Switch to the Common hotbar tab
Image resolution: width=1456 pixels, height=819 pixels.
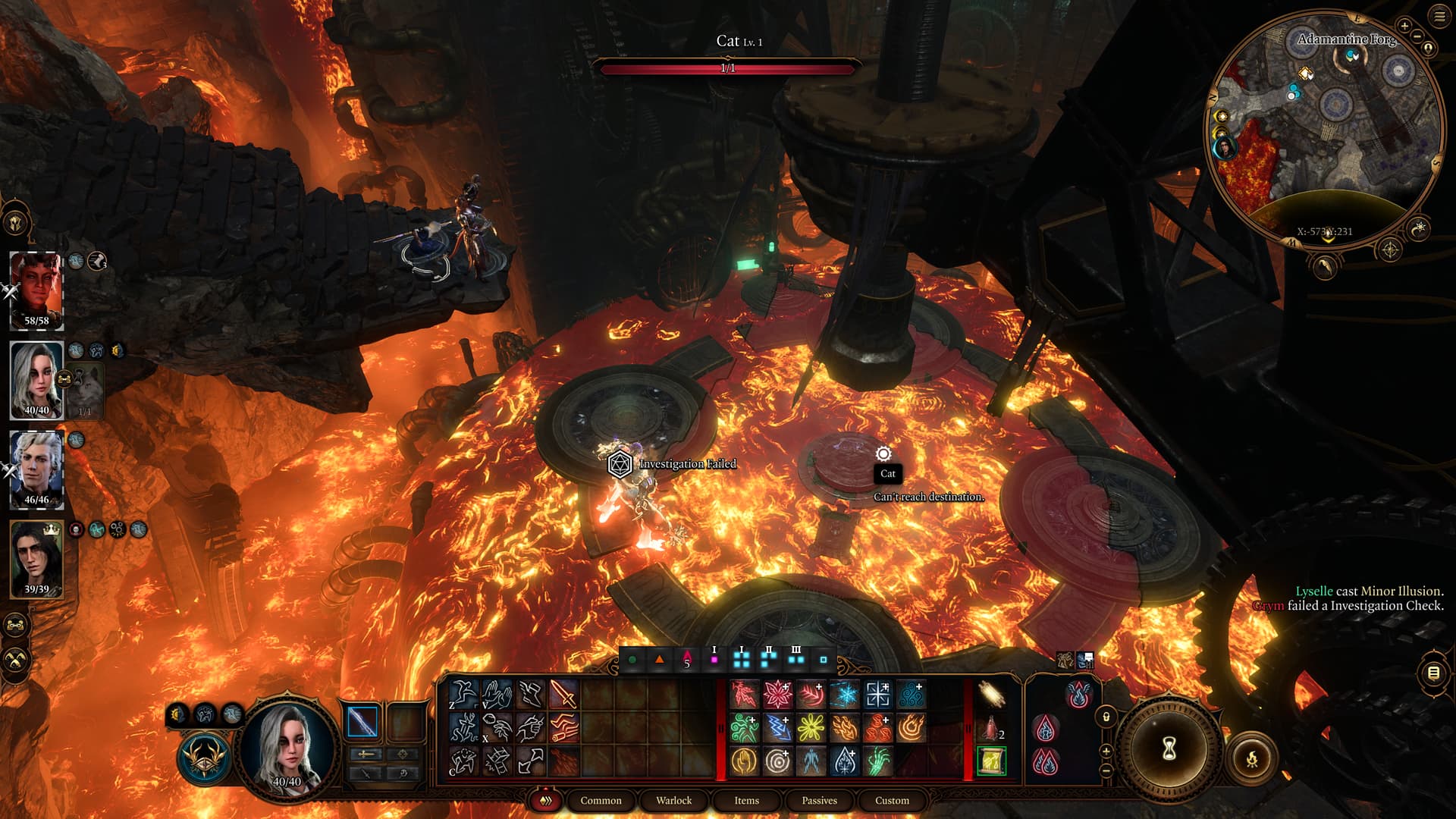point(601,800)
